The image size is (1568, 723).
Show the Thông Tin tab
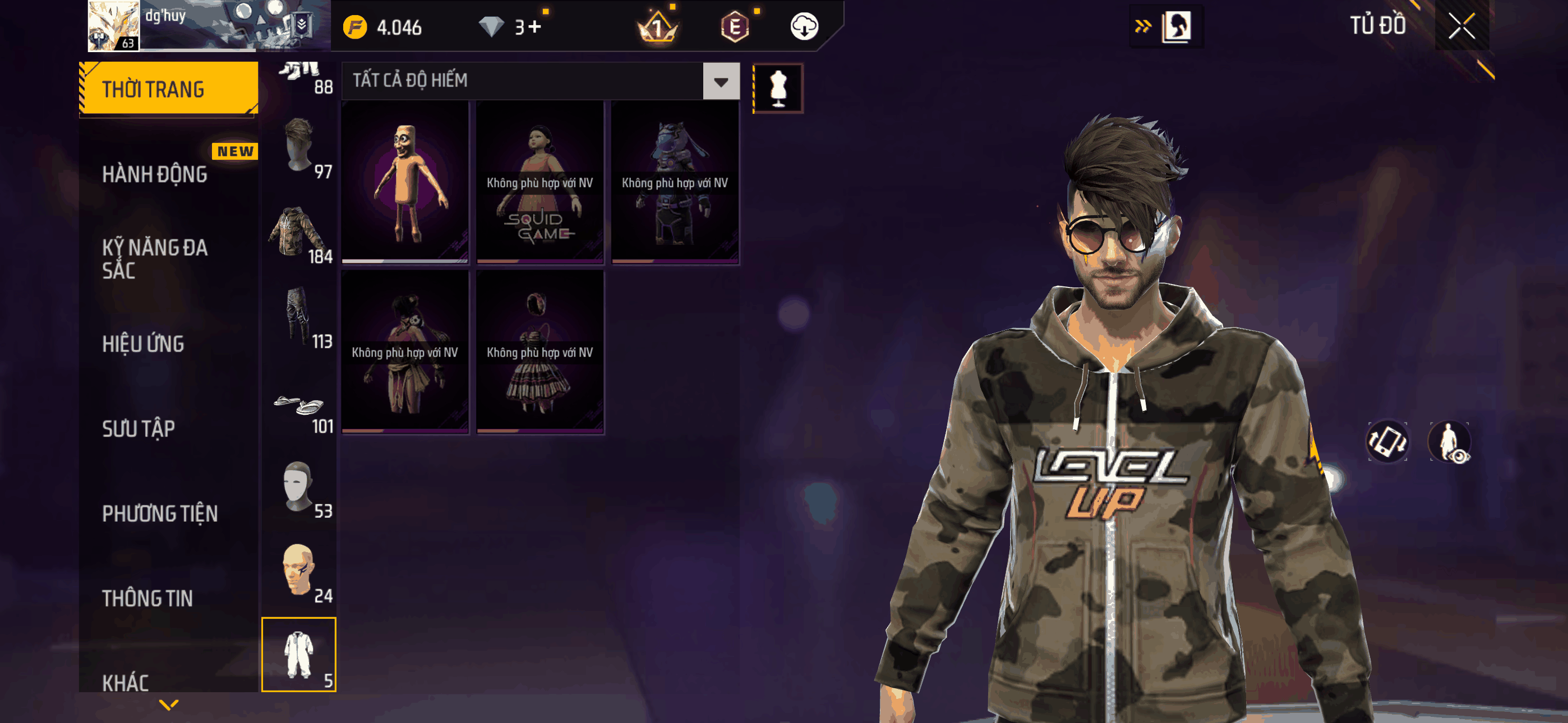[x=147, y=598]
